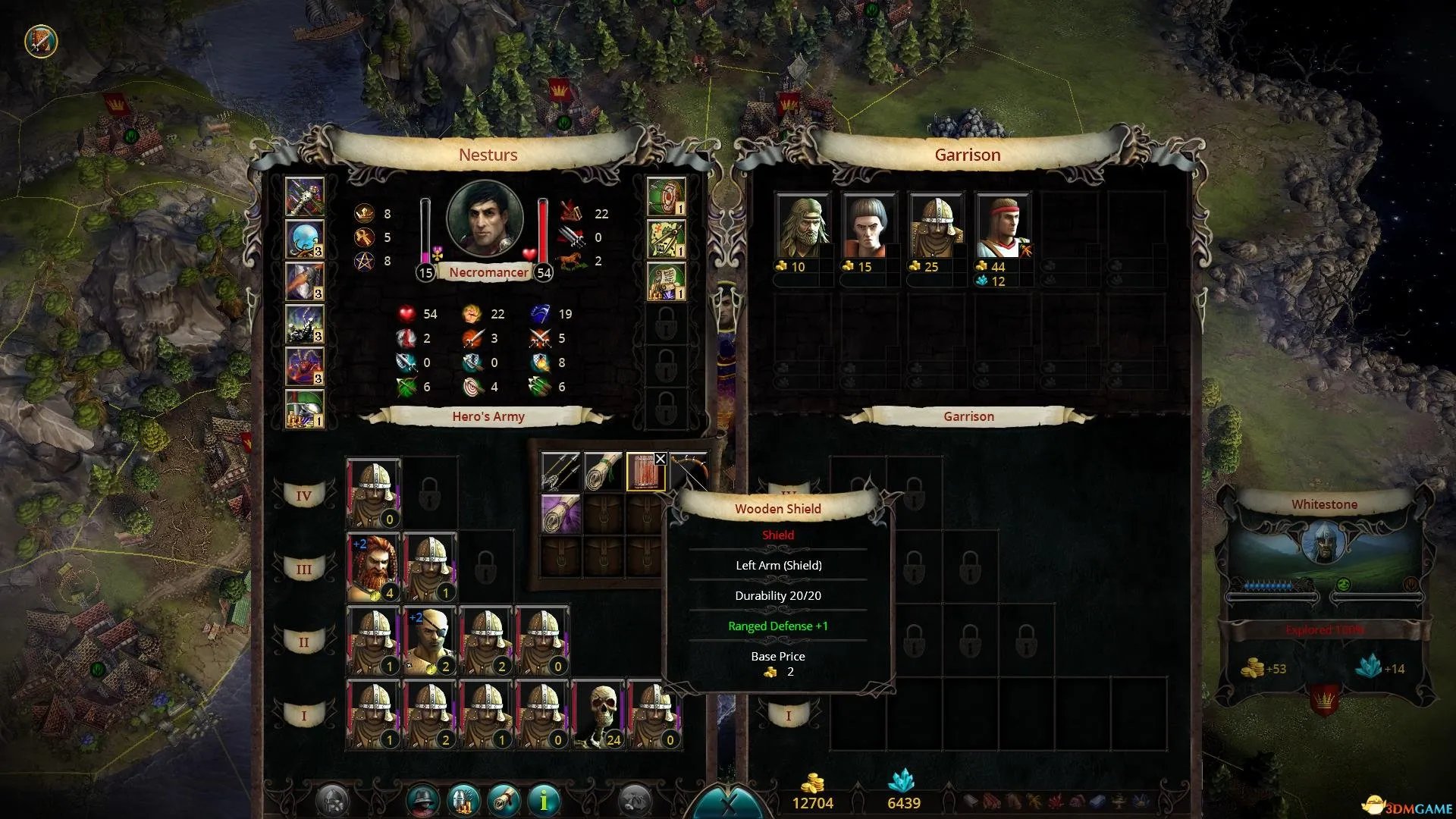This screenshot has height=819, width=1456.
Task: Pick the purple scroll in the inventory
Action: pyautogui.click(x=560, y=513)
